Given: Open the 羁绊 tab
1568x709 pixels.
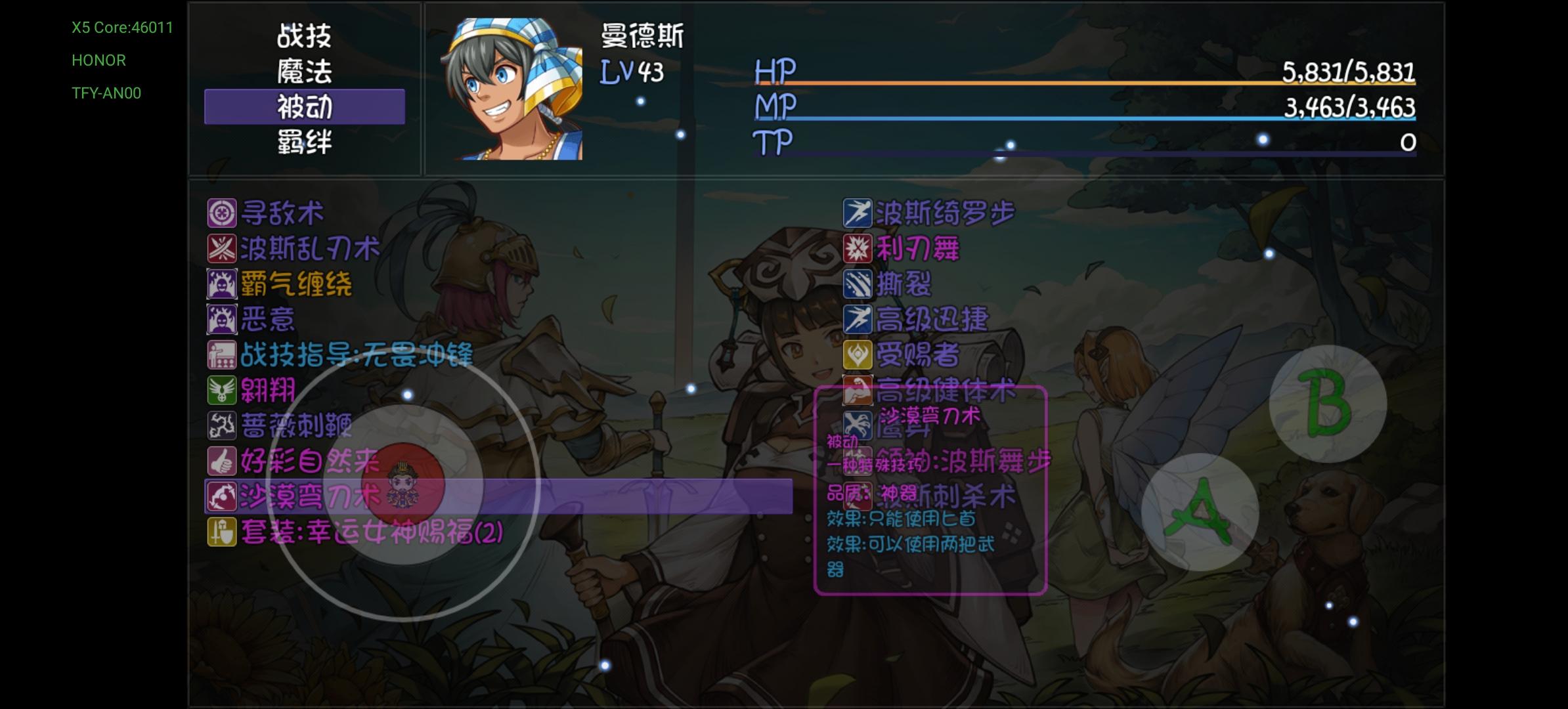Looking at the screenshot, I should (303, 141).
